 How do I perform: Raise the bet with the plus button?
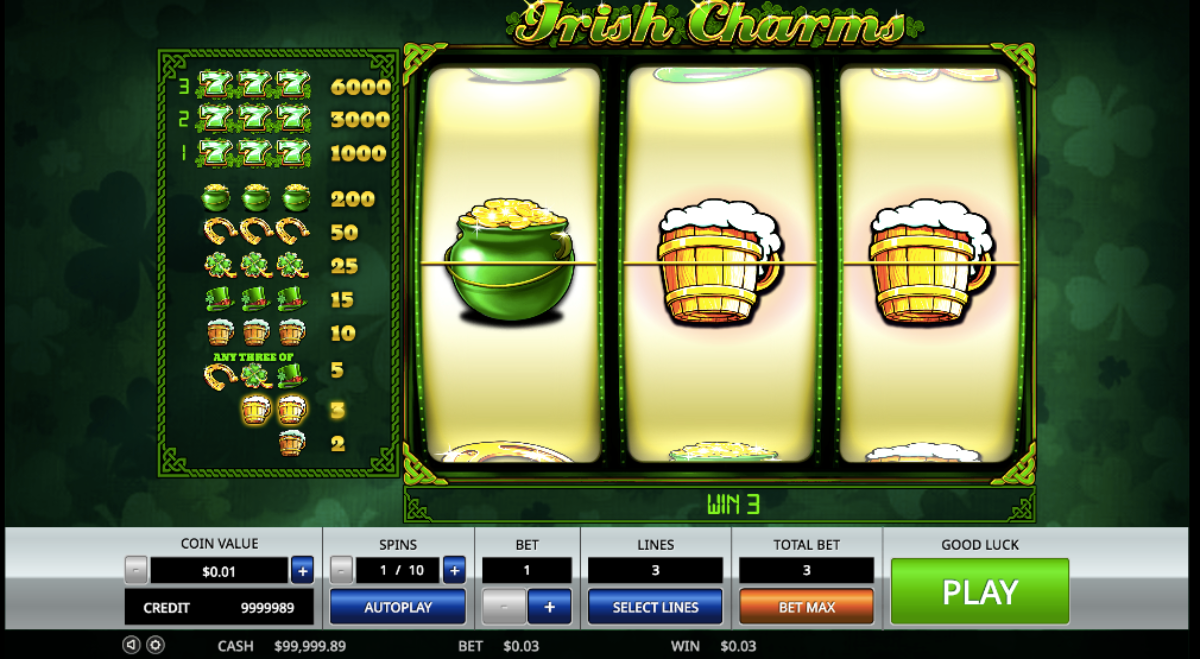(x=549, y=607)
